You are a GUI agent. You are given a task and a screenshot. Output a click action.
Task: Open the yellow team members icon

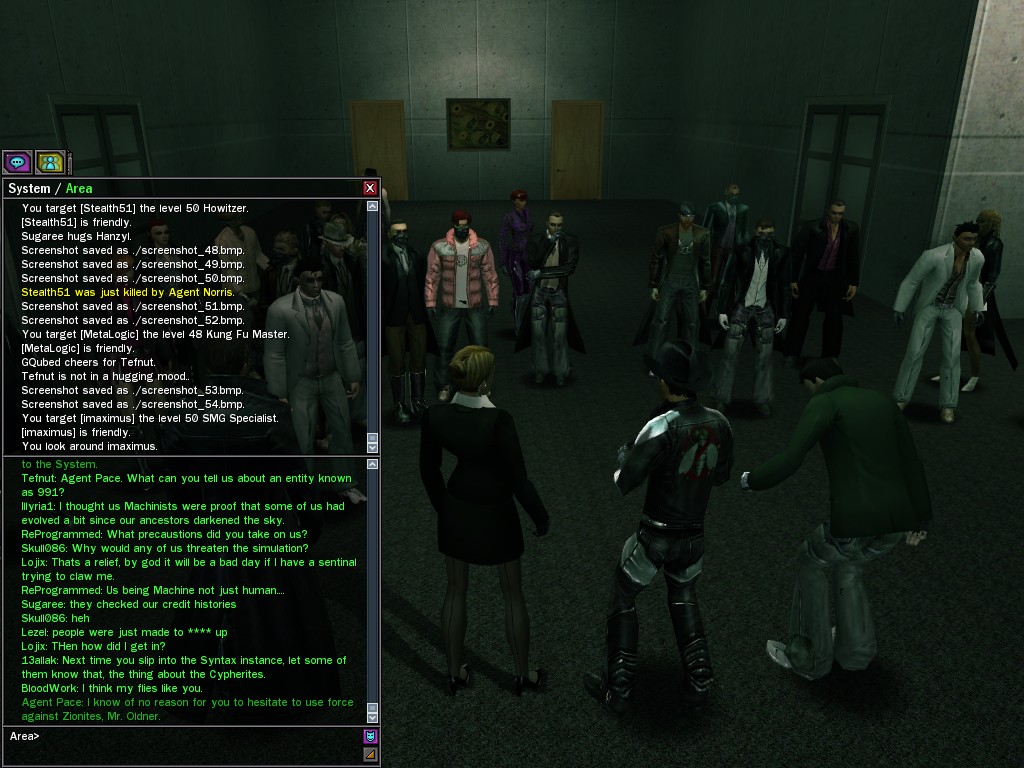pos(50,162)
